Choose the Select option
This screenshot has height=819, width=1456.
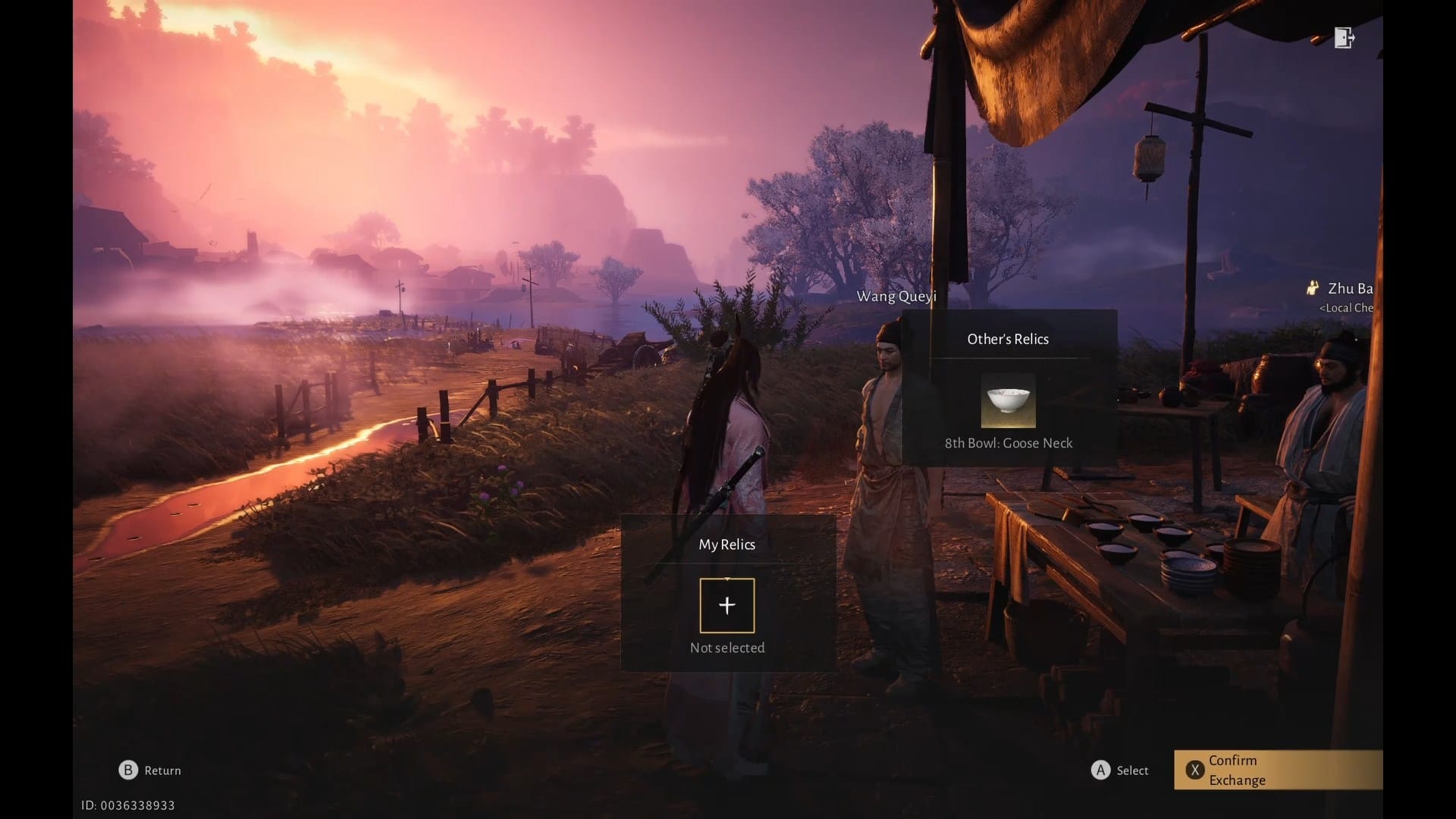pyautogui.click(x=1120, y=770)
